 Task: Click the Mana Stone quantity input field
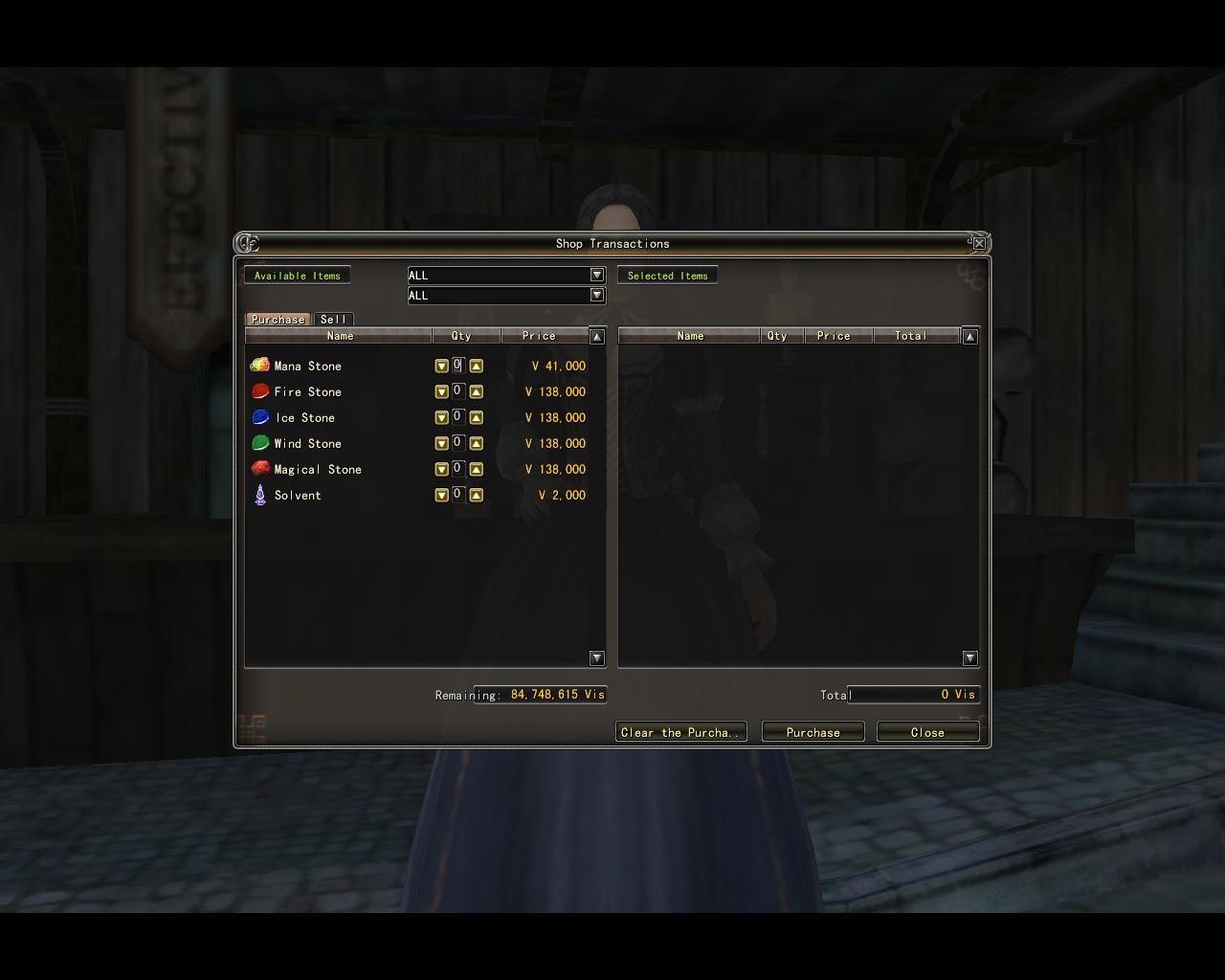click(x=457, y=365)
